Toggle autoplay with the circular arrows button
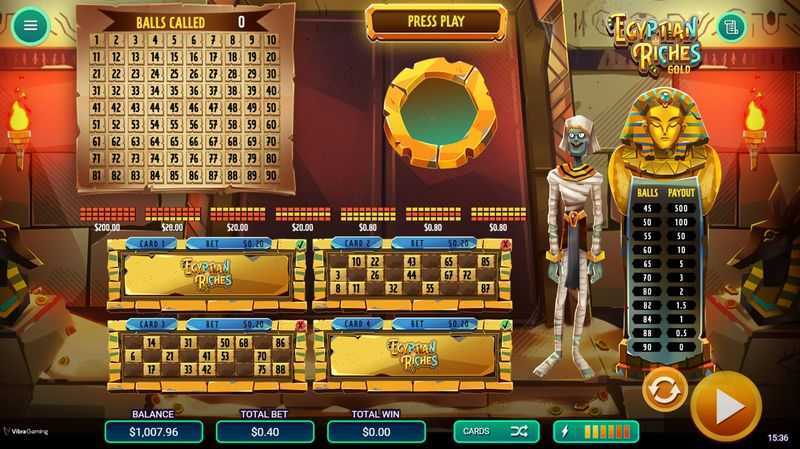 point(663,390)
